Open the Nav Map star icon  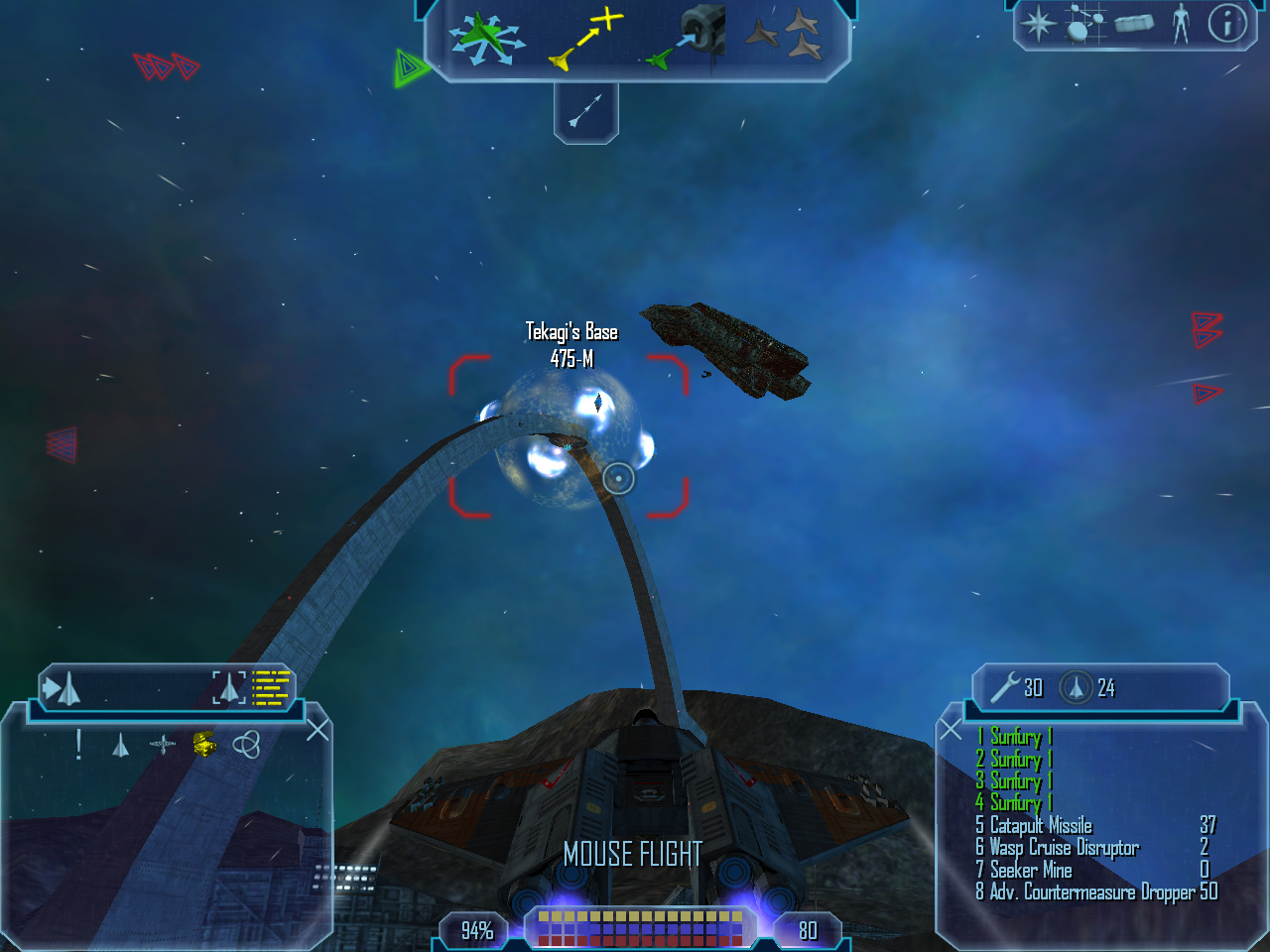coord(1038,24)
